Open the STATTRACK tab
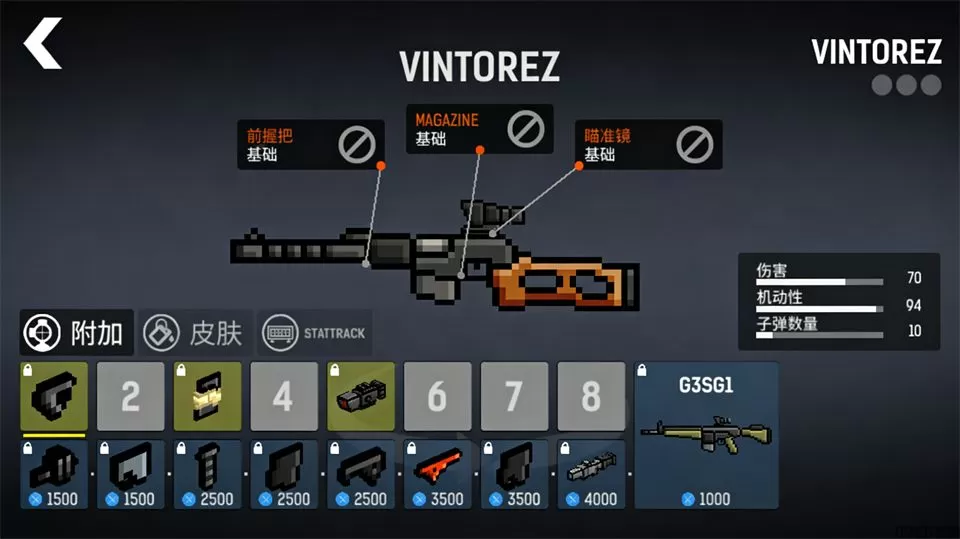Image resolution: width=960 pixels, height=539 pixels. (315, 332)
